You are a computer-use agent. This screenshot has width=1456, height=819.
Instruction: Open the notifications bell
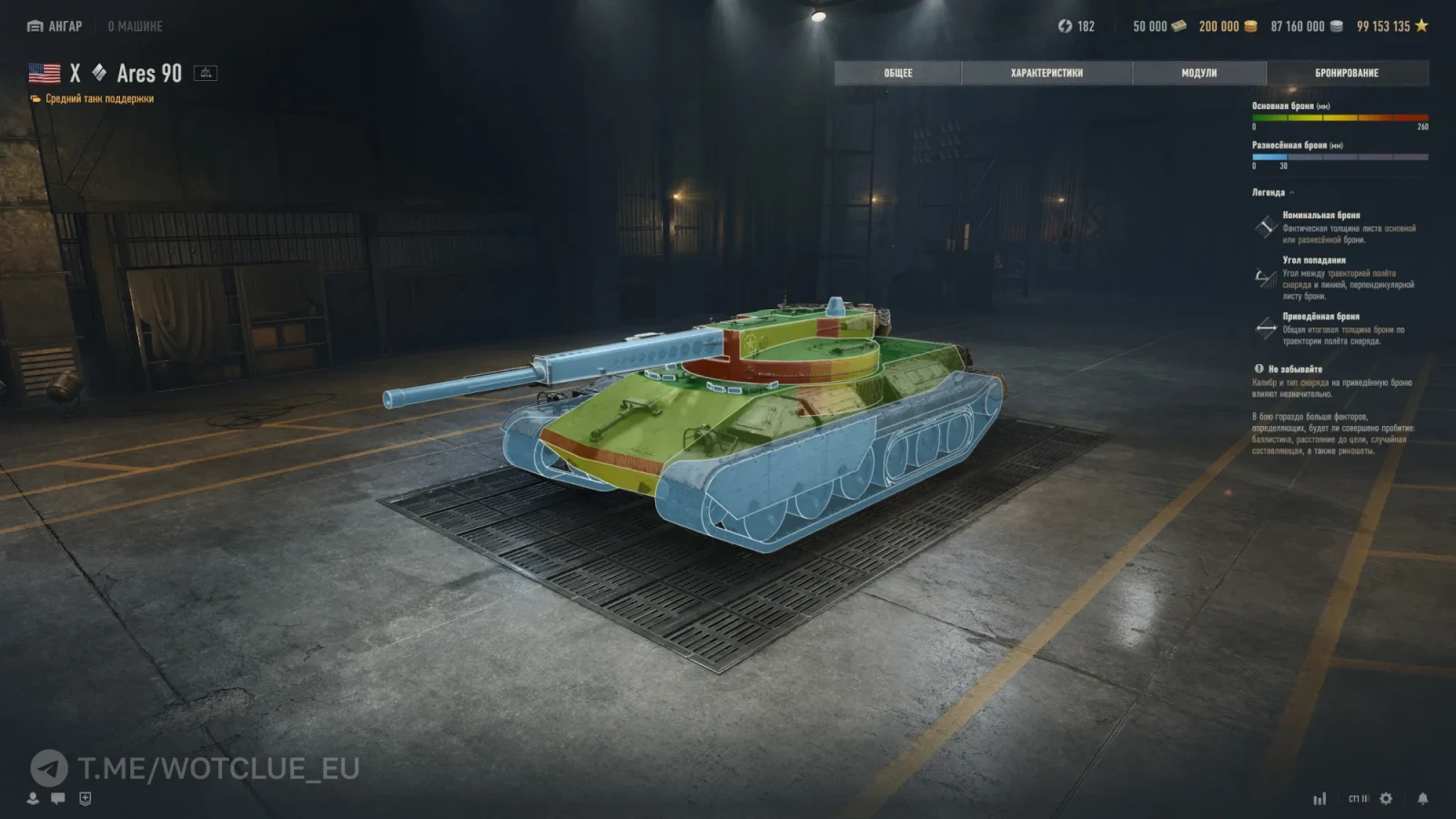tap(1422, 798)
